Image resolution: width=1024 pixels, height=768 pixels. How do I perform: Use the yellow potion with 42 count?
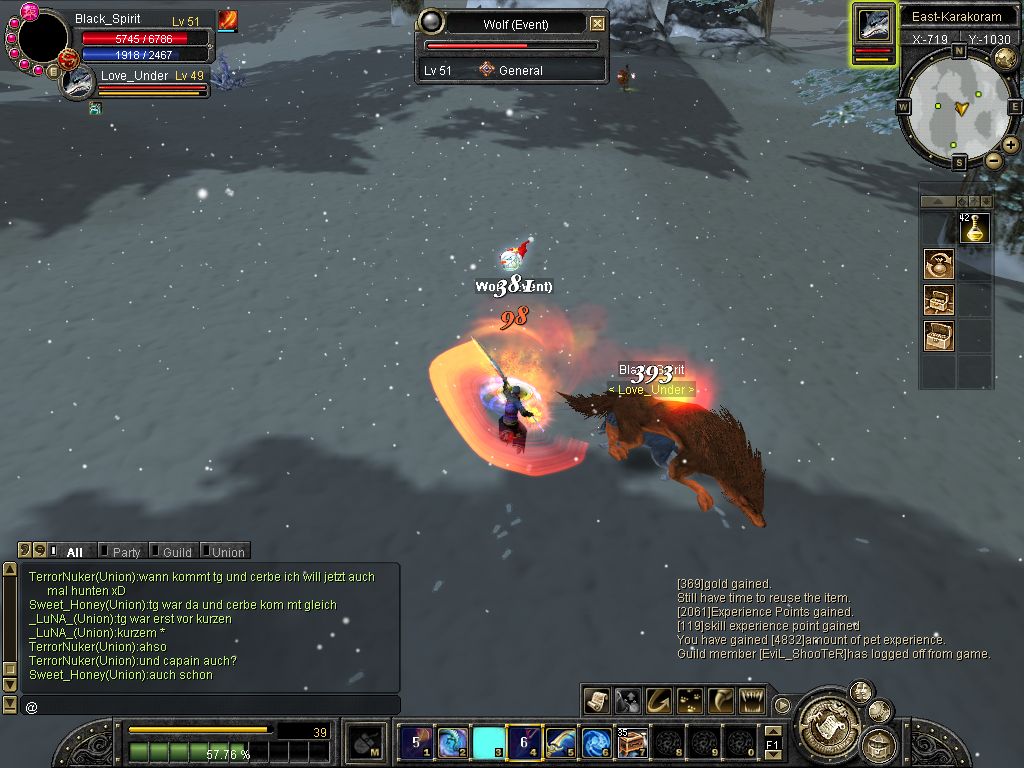[x=975, y=229]
